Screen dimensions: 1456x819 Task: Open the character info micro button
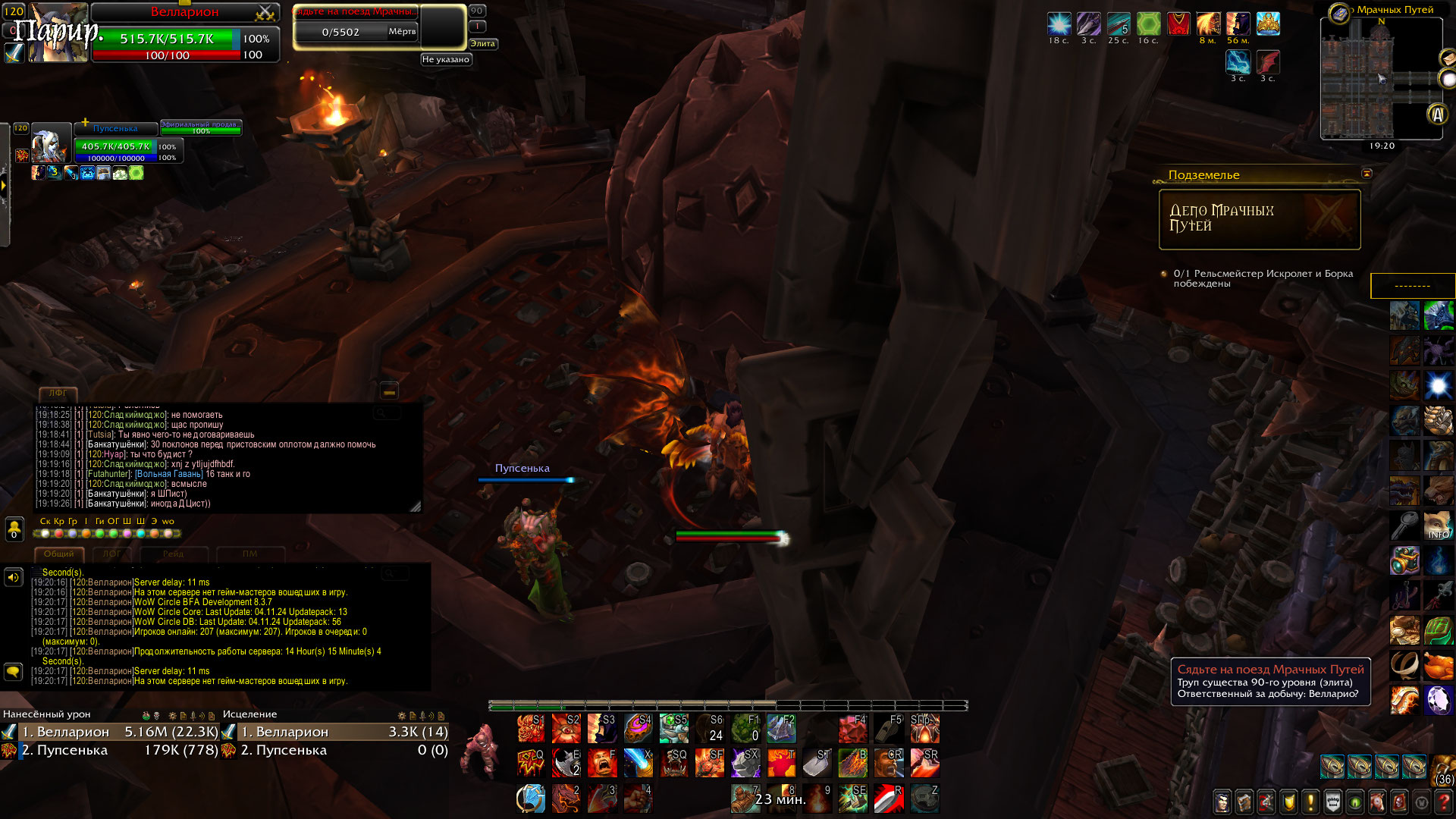(1222, 802)
